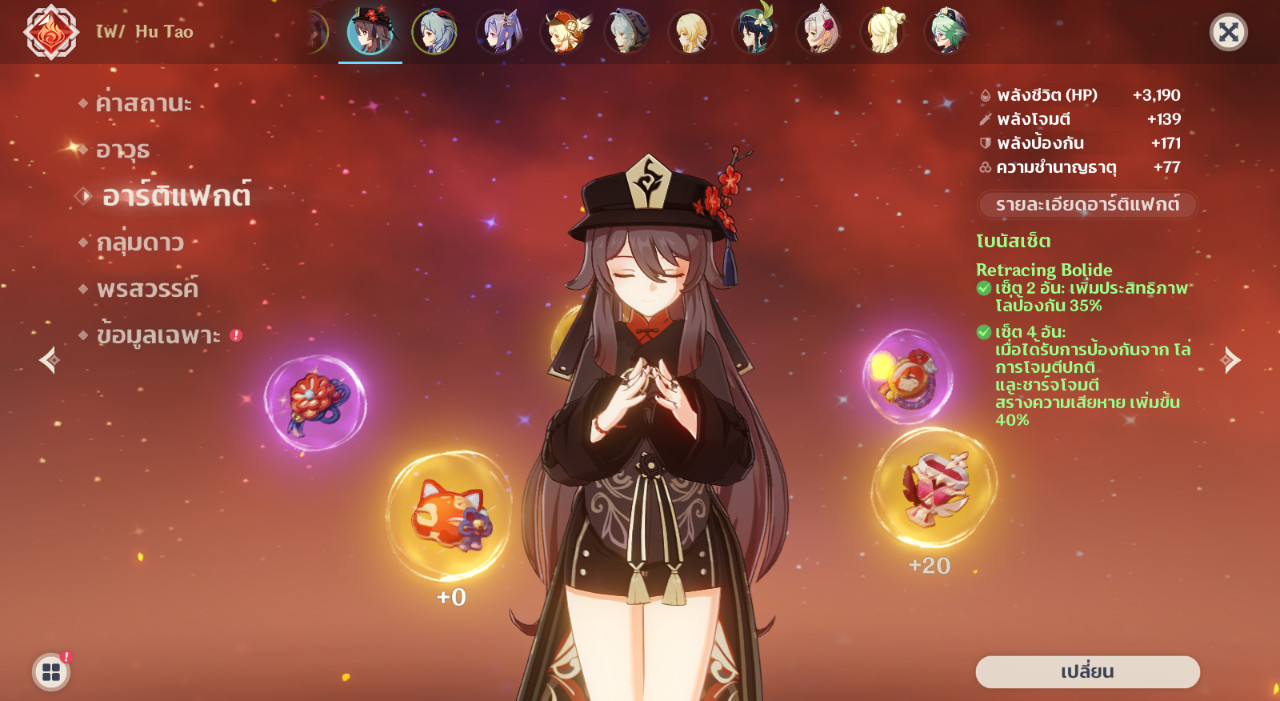Open the four-square grid menu icon

point(51,672)
